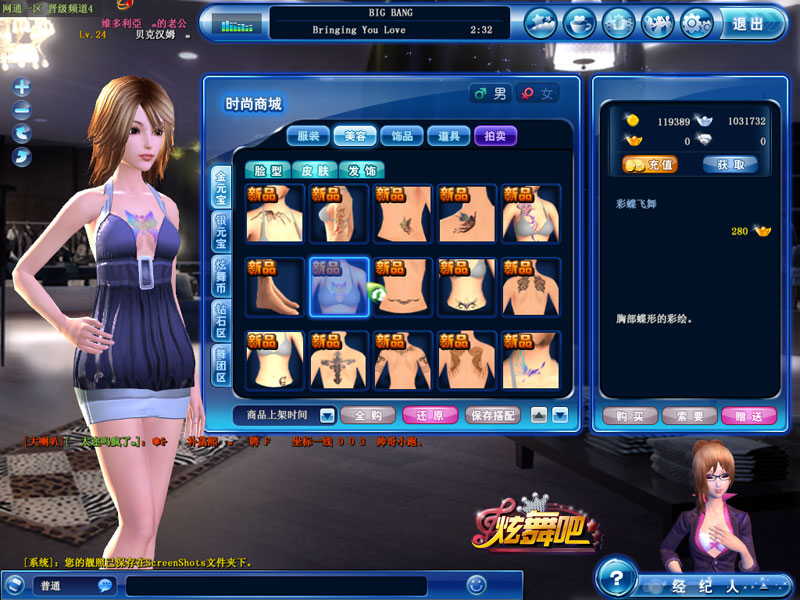Open the gear settings icon
This screenshot has height=600, width=800.
pos(696,22)
